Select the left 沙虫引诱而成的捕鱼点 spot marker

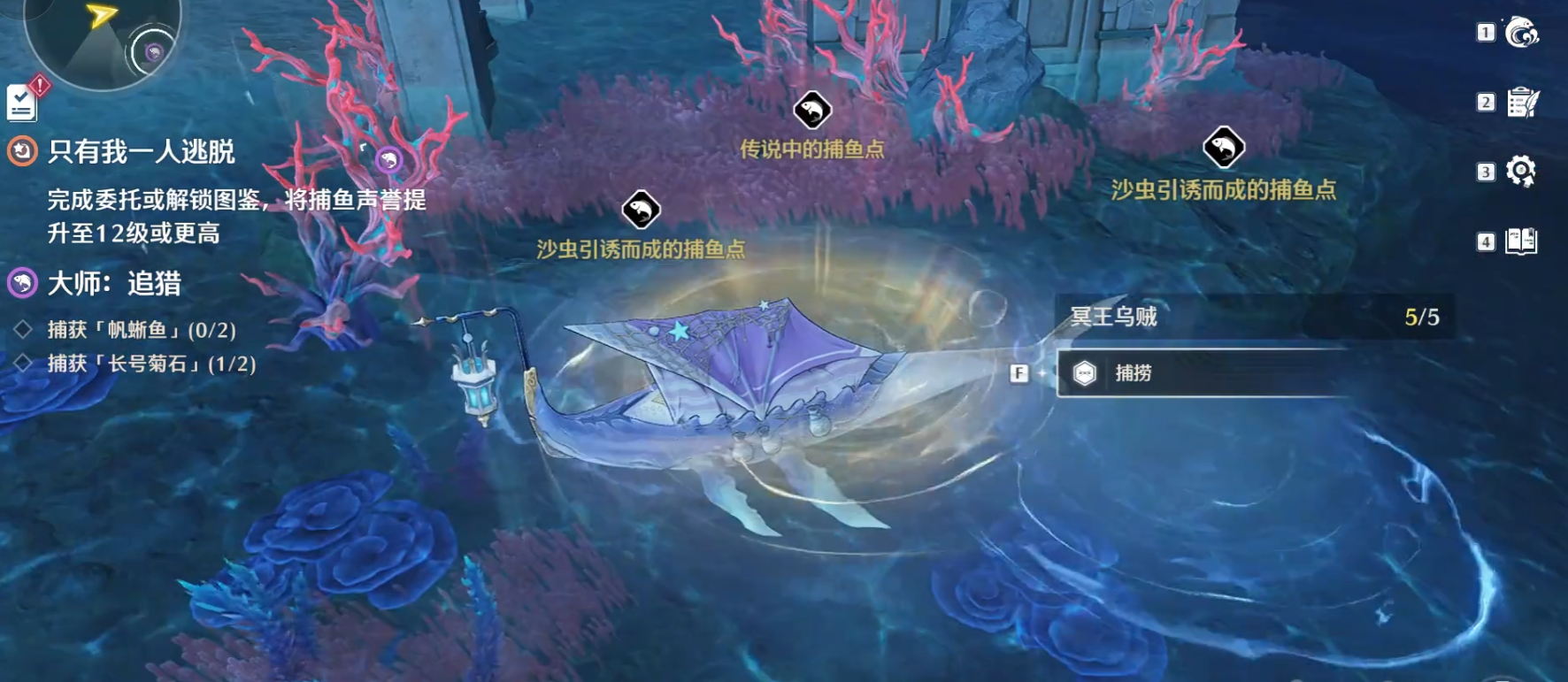[x=642, y=210]
